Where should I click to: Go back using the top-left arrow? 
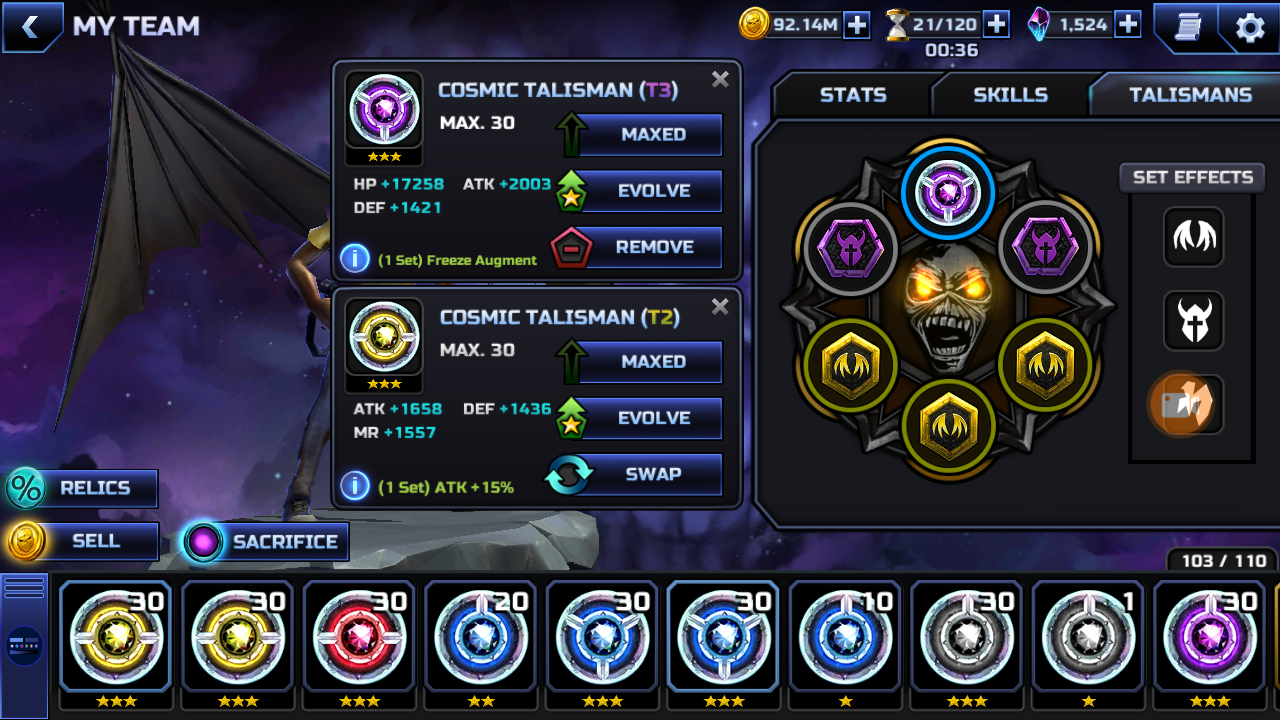[x=30, y=27]
